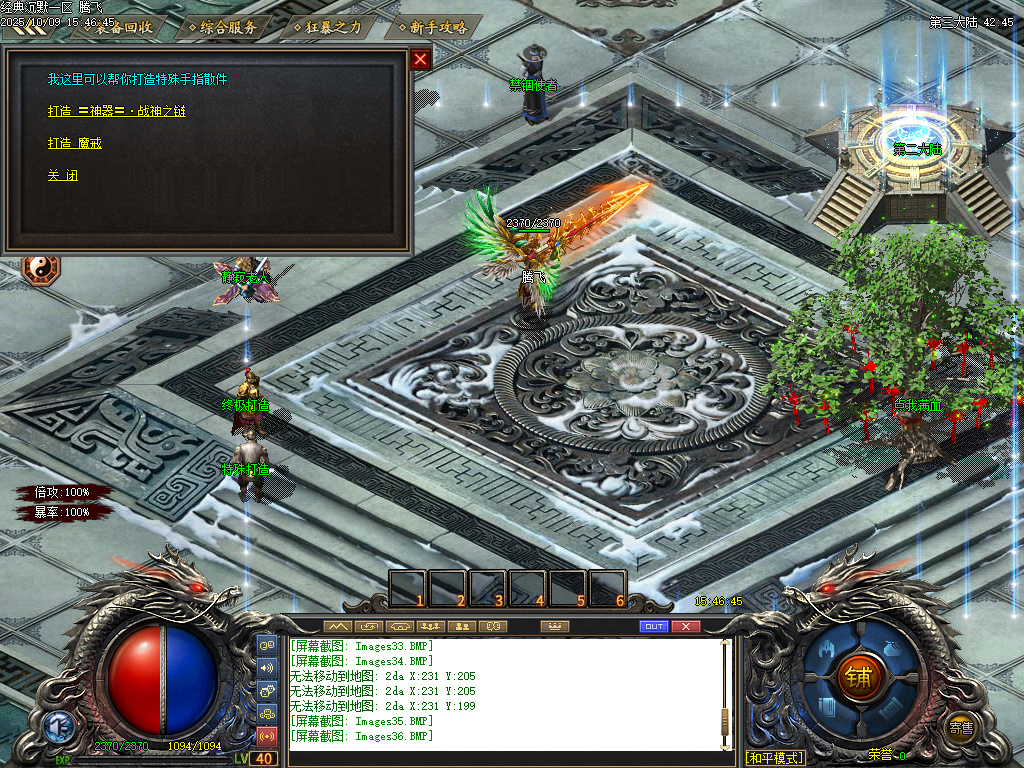The image size is (1024, 768).
Task: Click the 关闭 text link in dialogue
Action: (x=62, y=175)
